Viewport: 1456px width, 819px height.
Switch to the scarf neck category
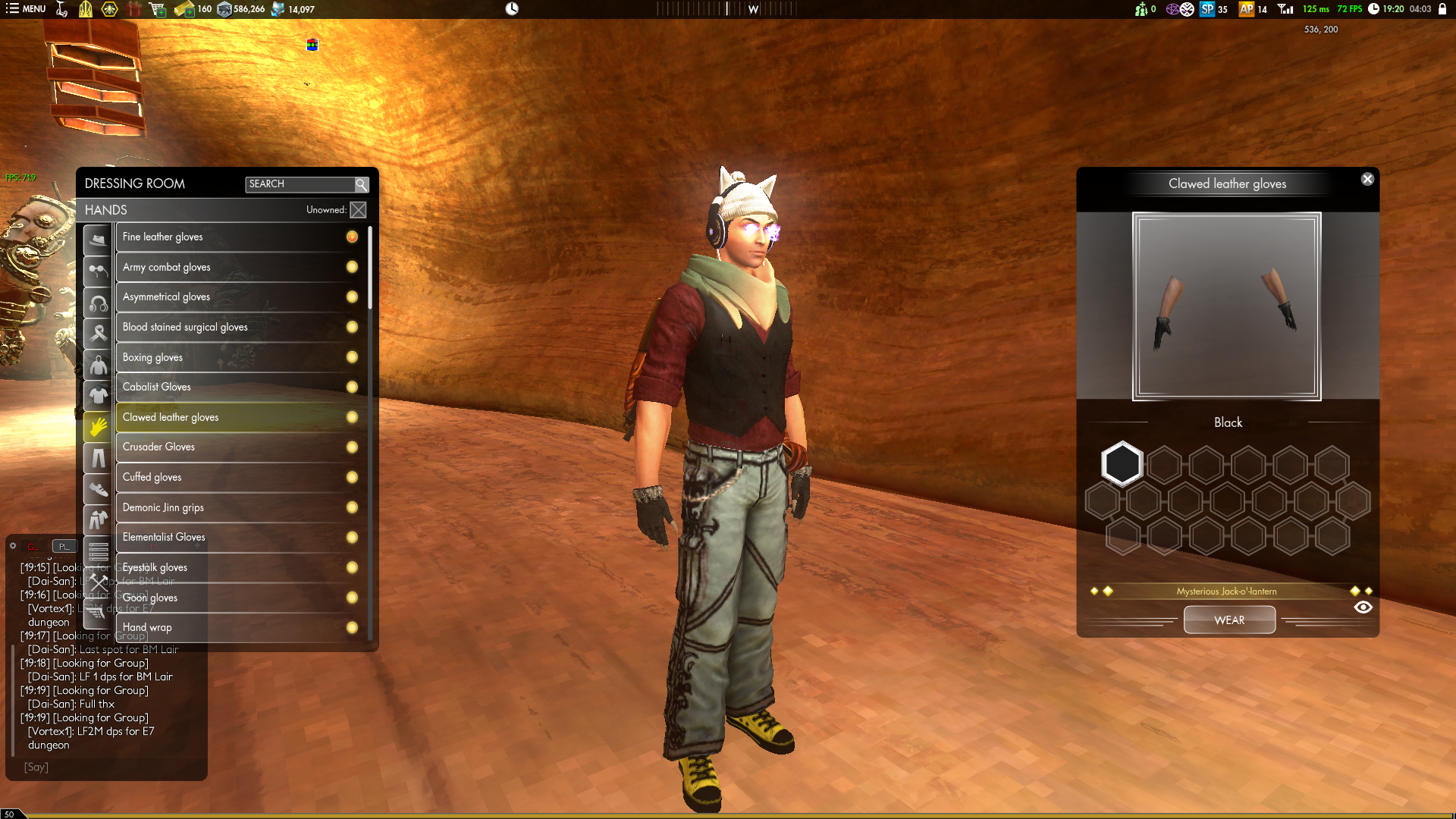point(98,333)
